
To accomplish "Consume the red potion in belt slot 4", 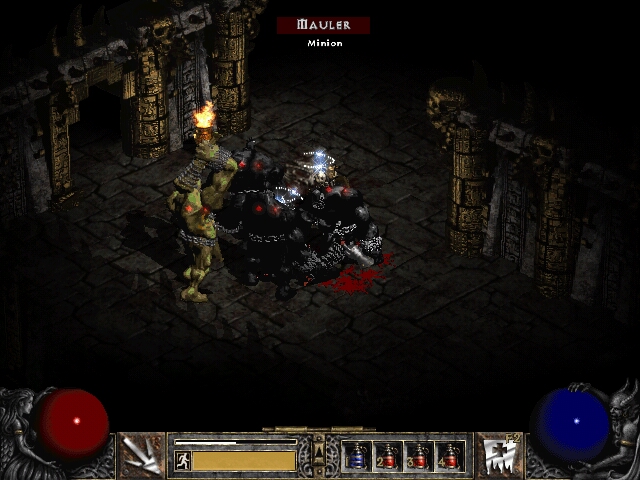I will [x=450, y=456].
